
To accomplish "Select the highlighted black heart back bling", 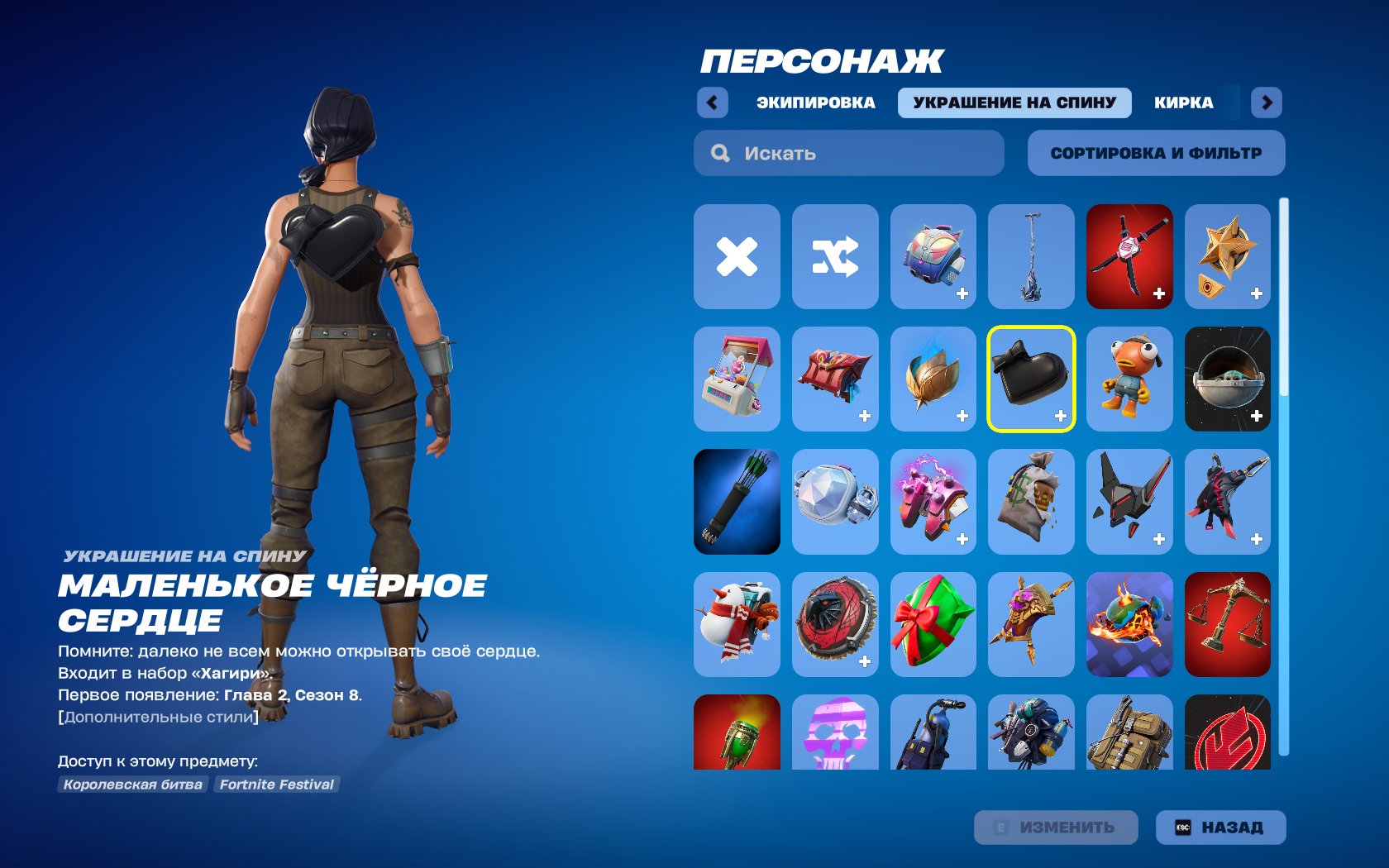I will (x=1030, y=379).
